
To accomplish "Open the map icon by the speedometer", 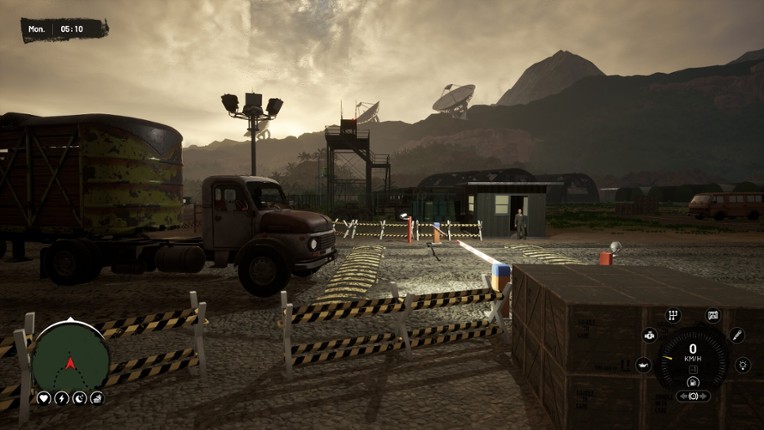I will (x=712, y=316).
